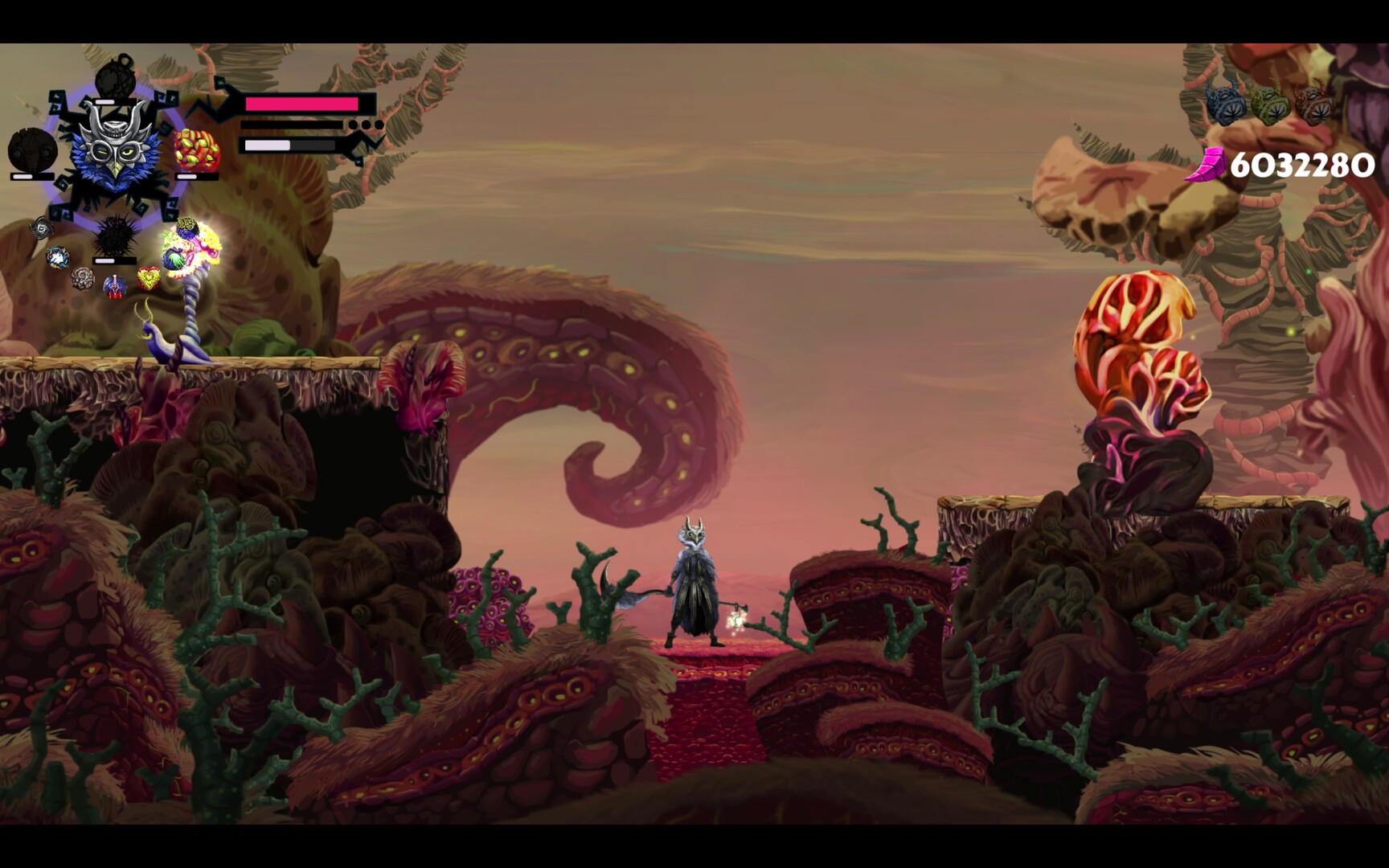Screen dimensions: 1389x868
Task: Select the grey-brown knotted orb icon
Action: pos(83,278)
